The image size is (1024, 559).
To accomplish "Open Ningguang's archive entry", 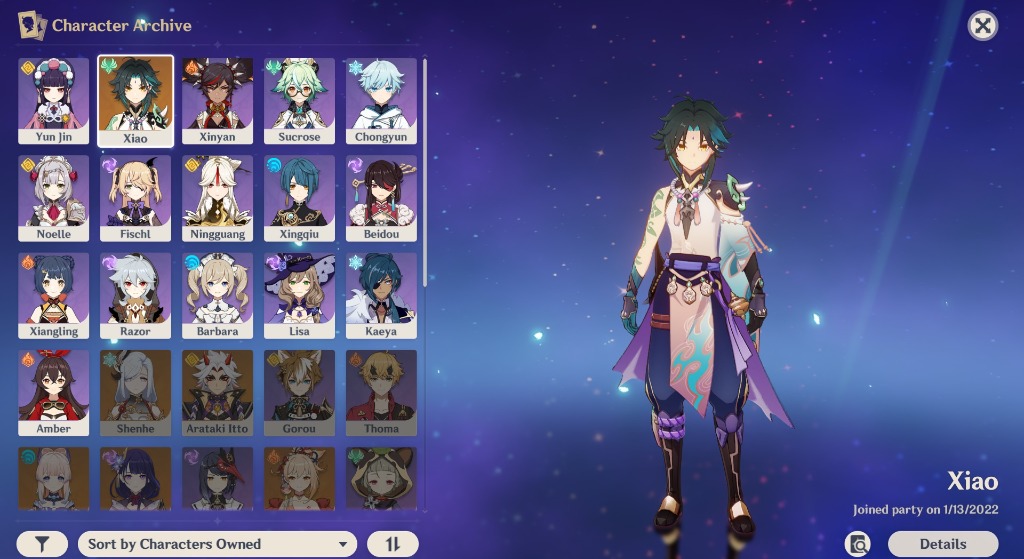I will click(x=217, y=197).
